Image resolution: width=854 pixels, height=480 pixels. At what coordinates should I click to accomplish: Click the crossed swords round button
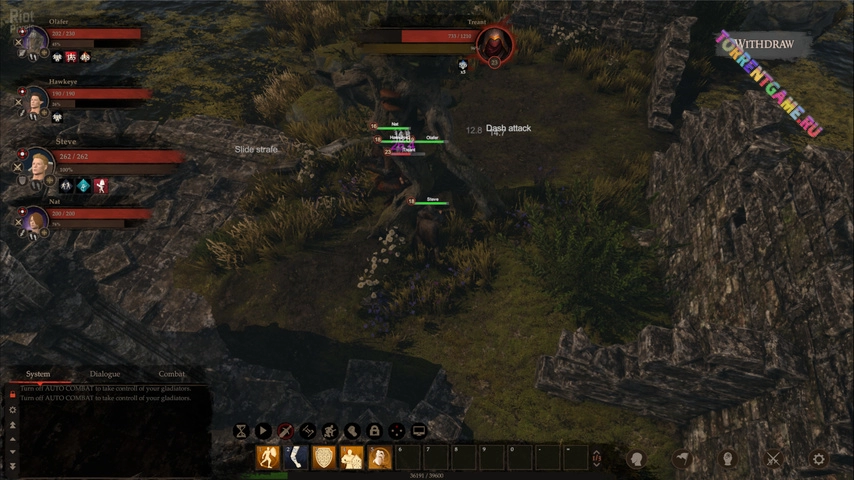[773, 459]
